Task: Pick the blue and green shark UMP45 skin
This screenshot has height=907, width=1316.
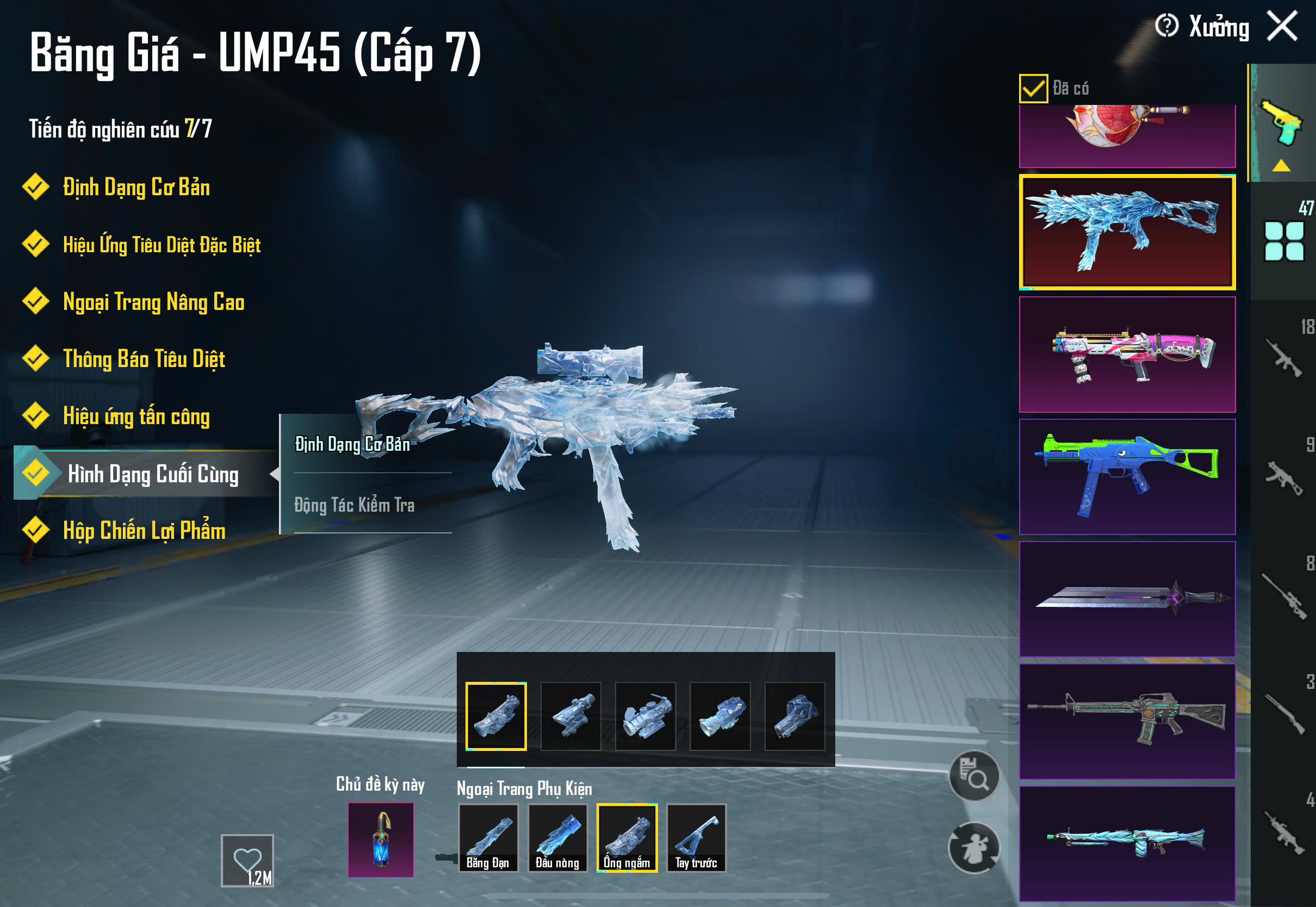Action: 1127,477
